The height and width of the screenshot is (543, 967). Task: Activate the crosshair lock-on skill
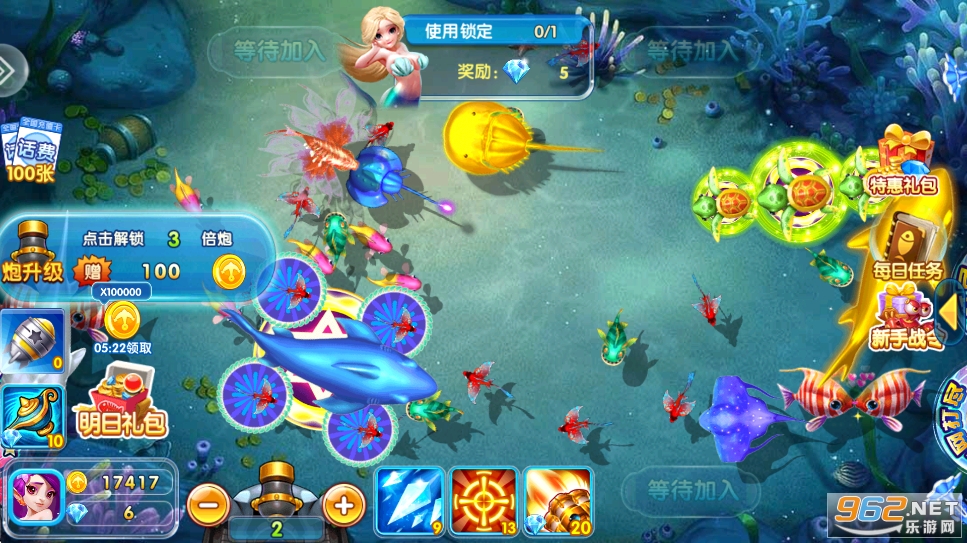tap(481, 498)
